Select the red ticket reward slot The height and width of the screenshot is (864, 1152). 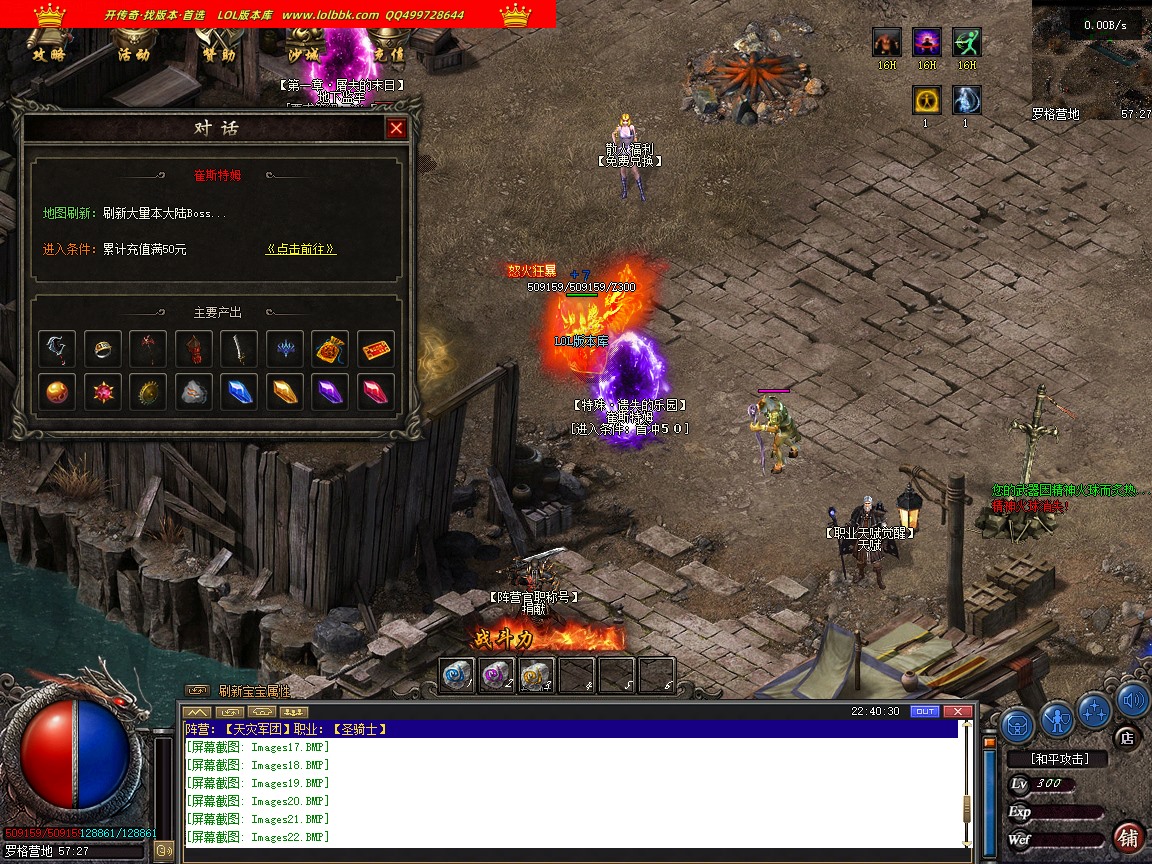376,349
